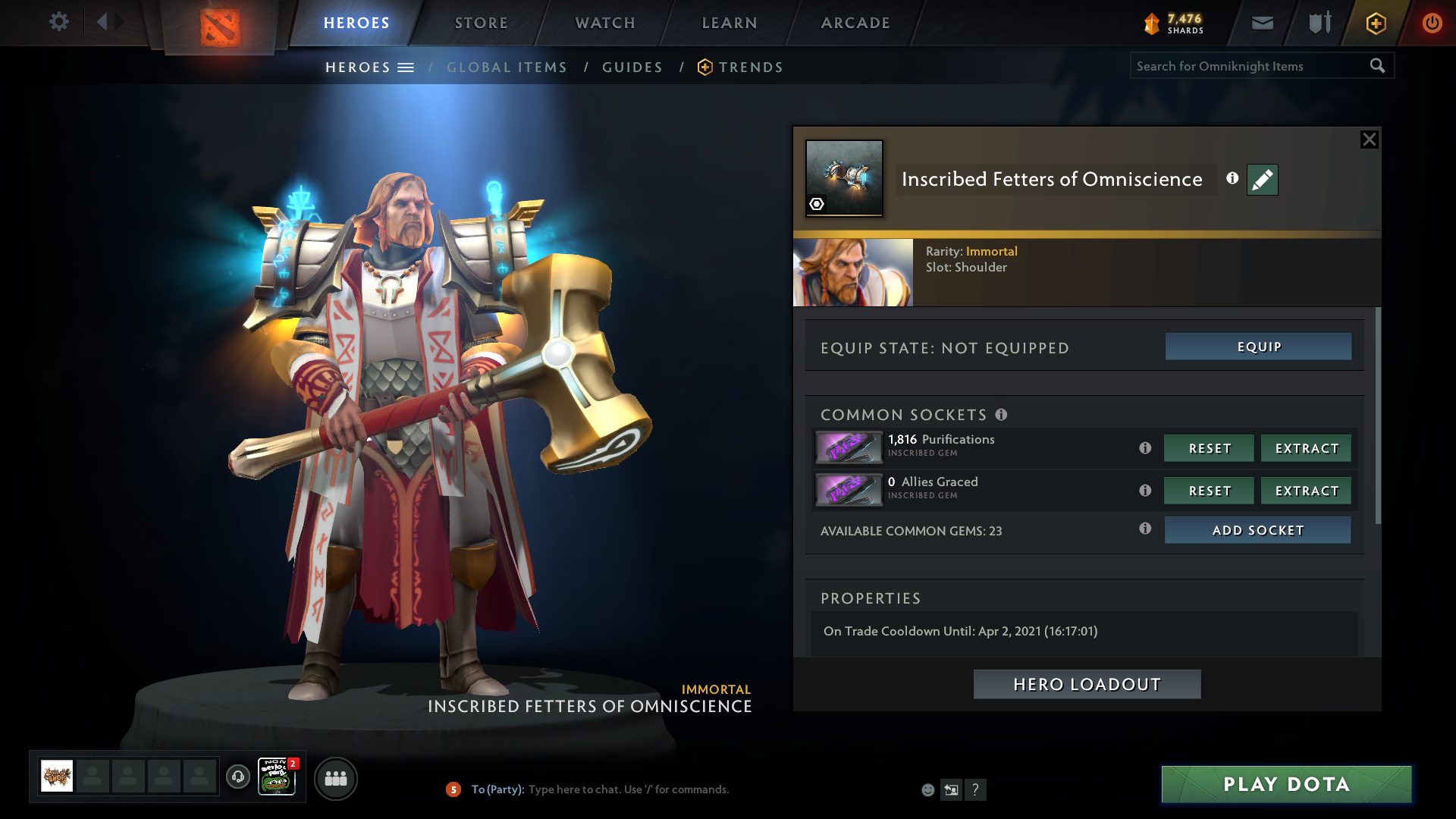Extract the Allies Graced gem
The width and height of the screenshot is (1456, 819).
pos(1306,491)
